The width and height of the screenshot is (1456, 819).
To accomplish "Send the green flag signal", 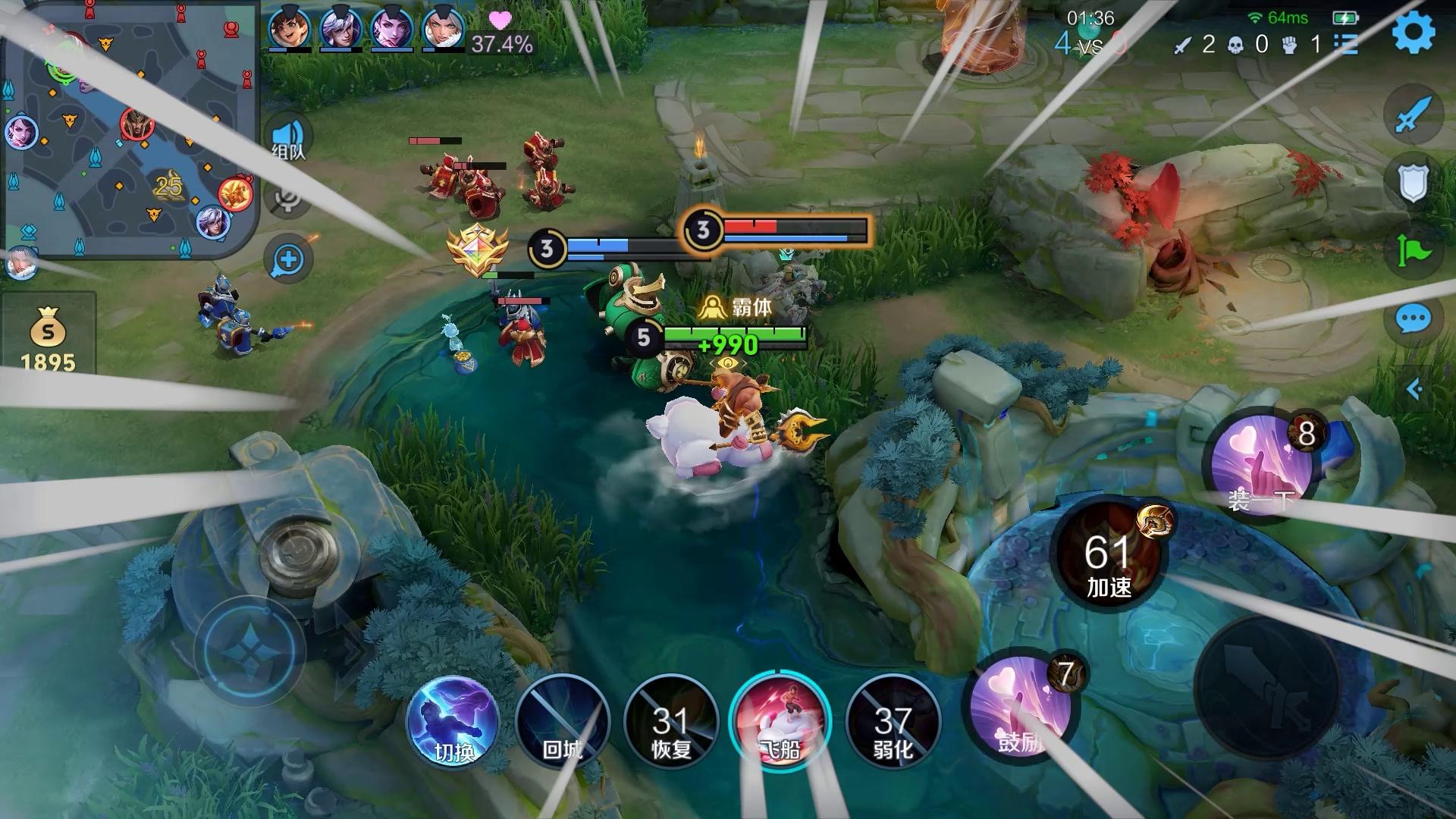I will pyautogui.click(x=1413, y=250).
